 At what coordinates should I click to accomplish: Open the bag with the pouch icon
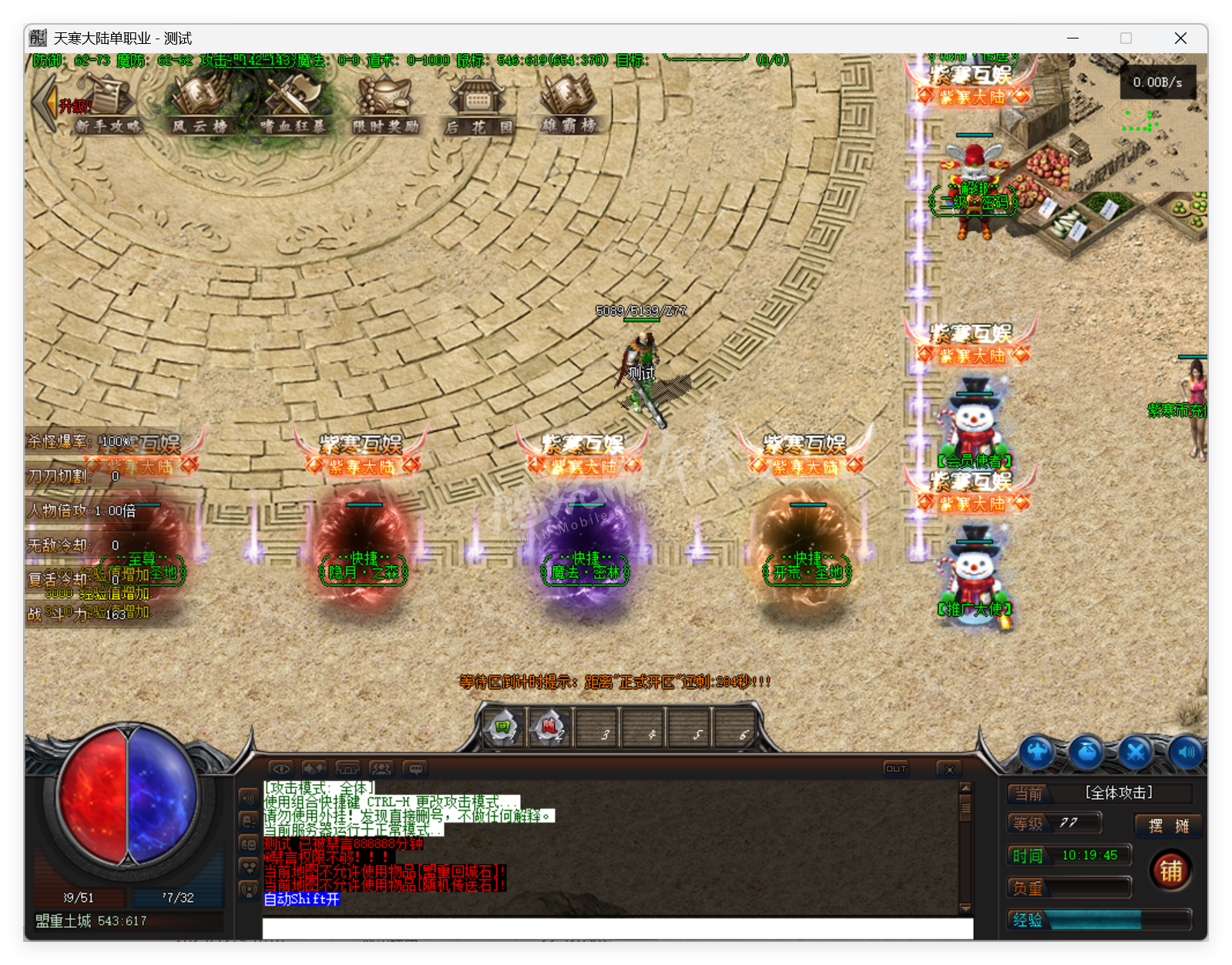click(x=1086, y=752)
